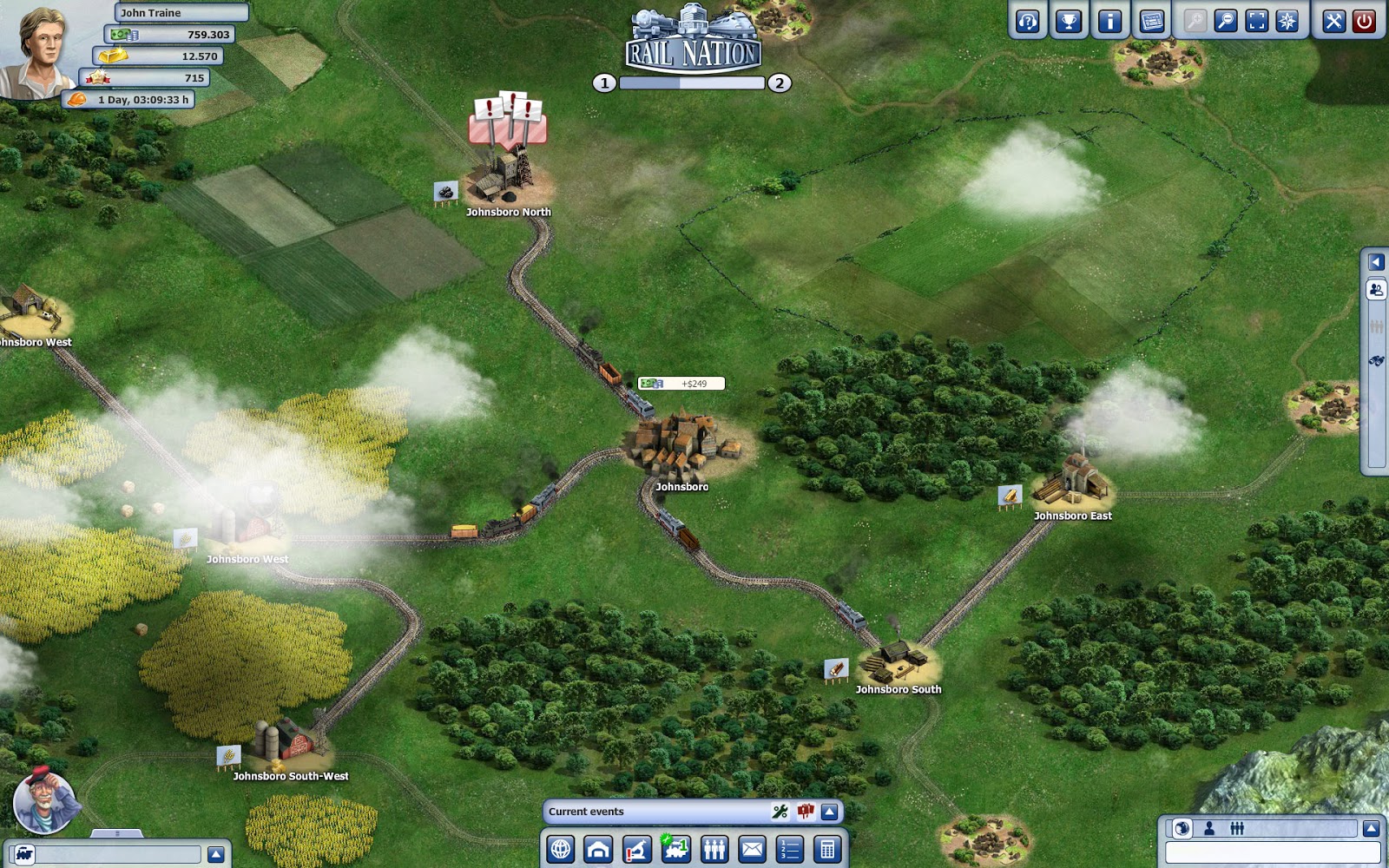This screenshot has height=868, width=1389.
Task: Open your home station
Action: (x=596, y=848)
